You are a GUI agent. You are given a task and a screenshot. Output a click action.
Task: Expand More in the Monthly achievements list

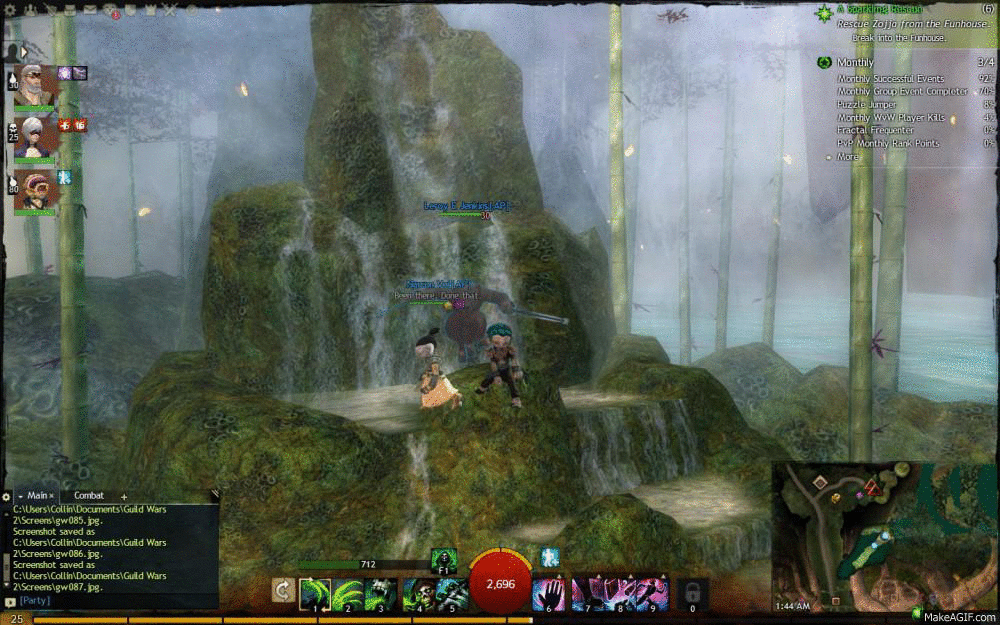(x=847, y=157)
